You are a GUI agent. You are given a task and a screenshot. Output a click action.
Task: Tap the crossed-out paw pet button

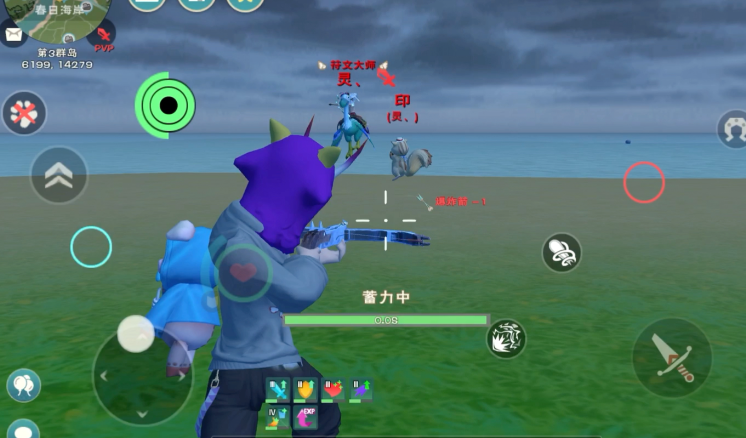pyautogui.click(x=24, y=113)
